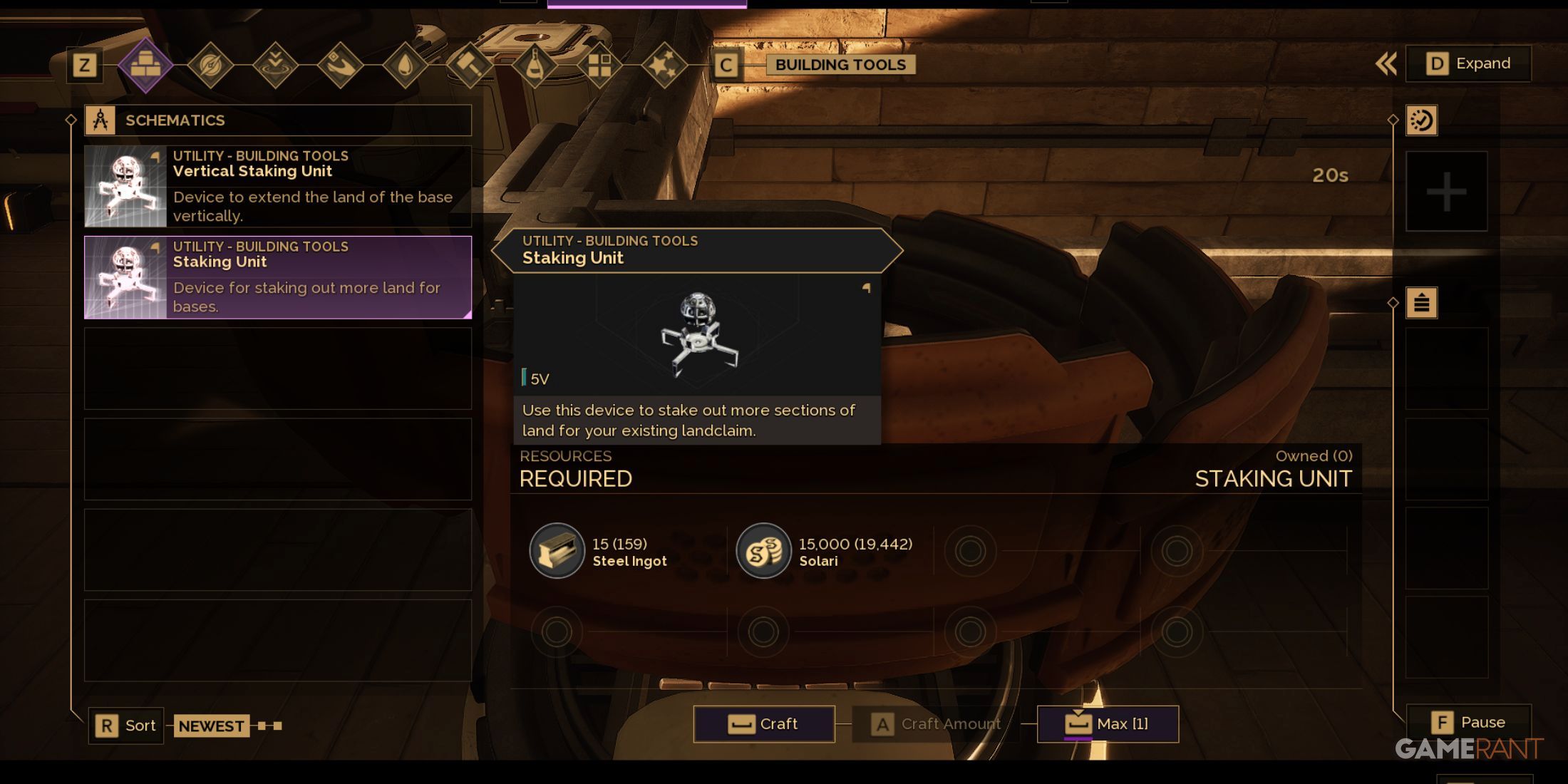Set craft quantity with Max [1]
1568x784 pixels.
click(1108, 724)
